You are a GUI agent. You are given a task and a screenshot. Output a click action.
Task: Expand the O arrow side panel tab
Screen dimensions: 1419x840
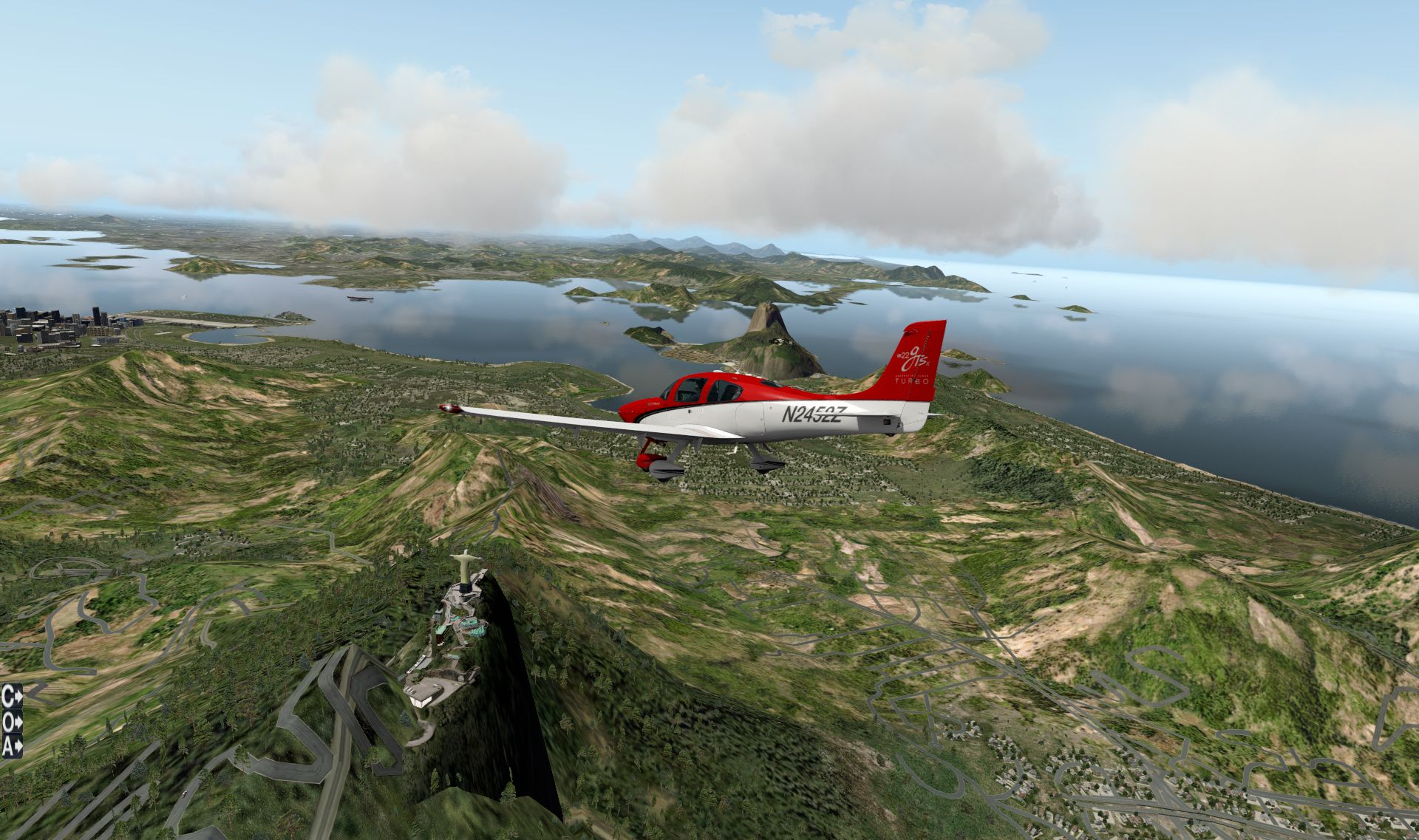click(11, 721)
